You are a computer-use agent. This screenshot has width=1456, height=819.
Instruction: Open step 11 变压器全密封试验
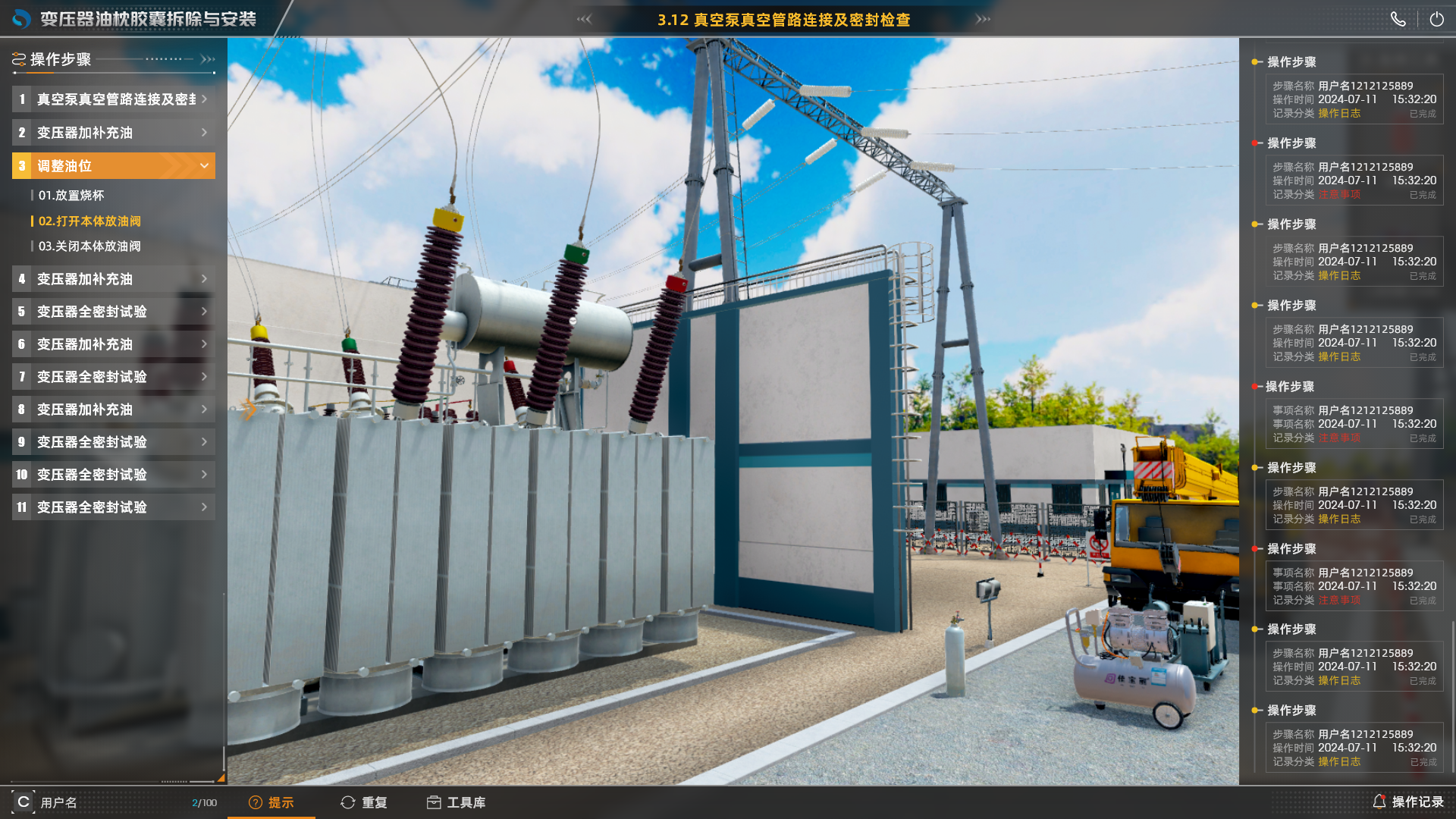(x=114, y=507)
